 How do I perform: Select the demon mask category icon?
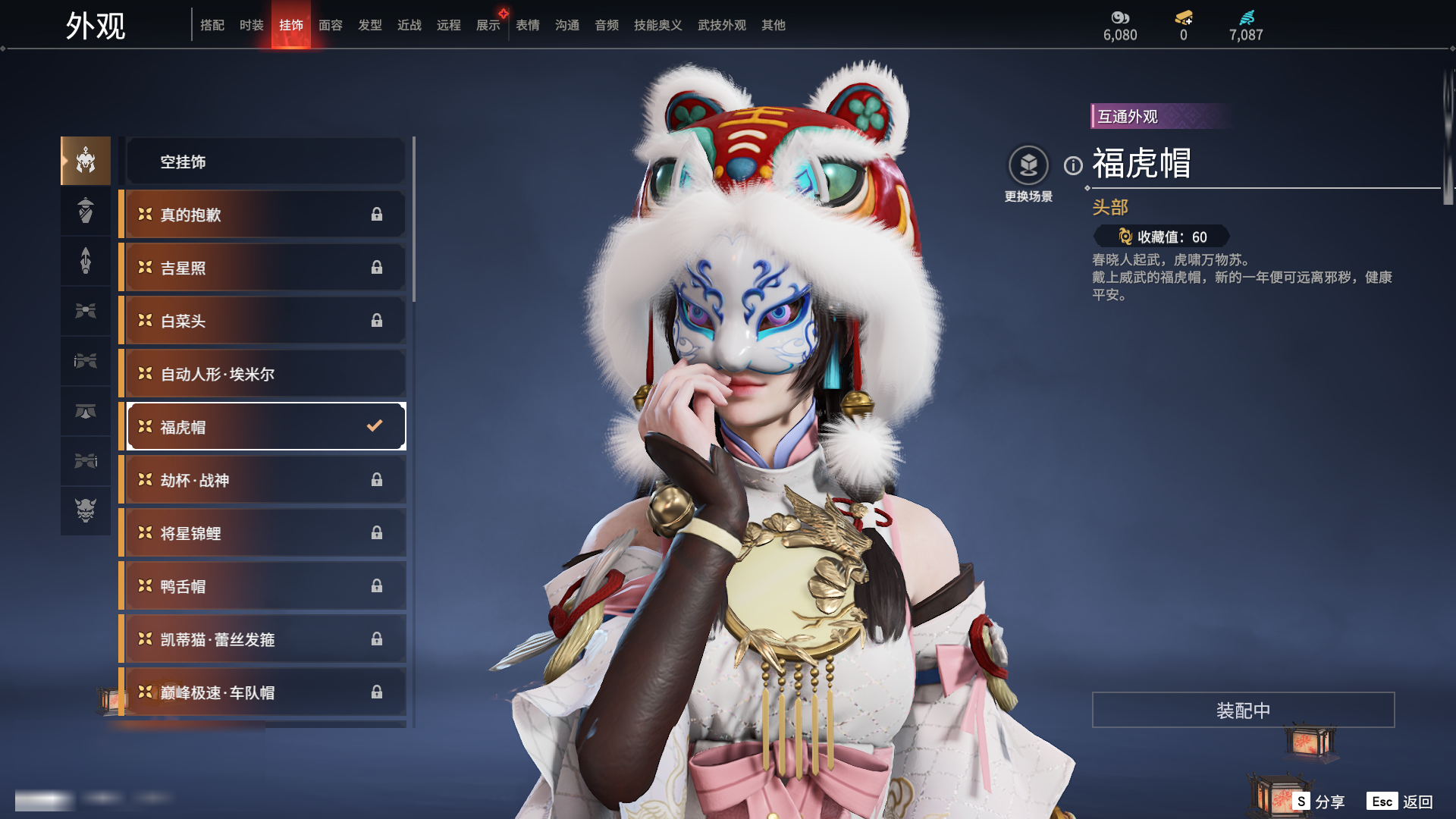tap(86, 510)
